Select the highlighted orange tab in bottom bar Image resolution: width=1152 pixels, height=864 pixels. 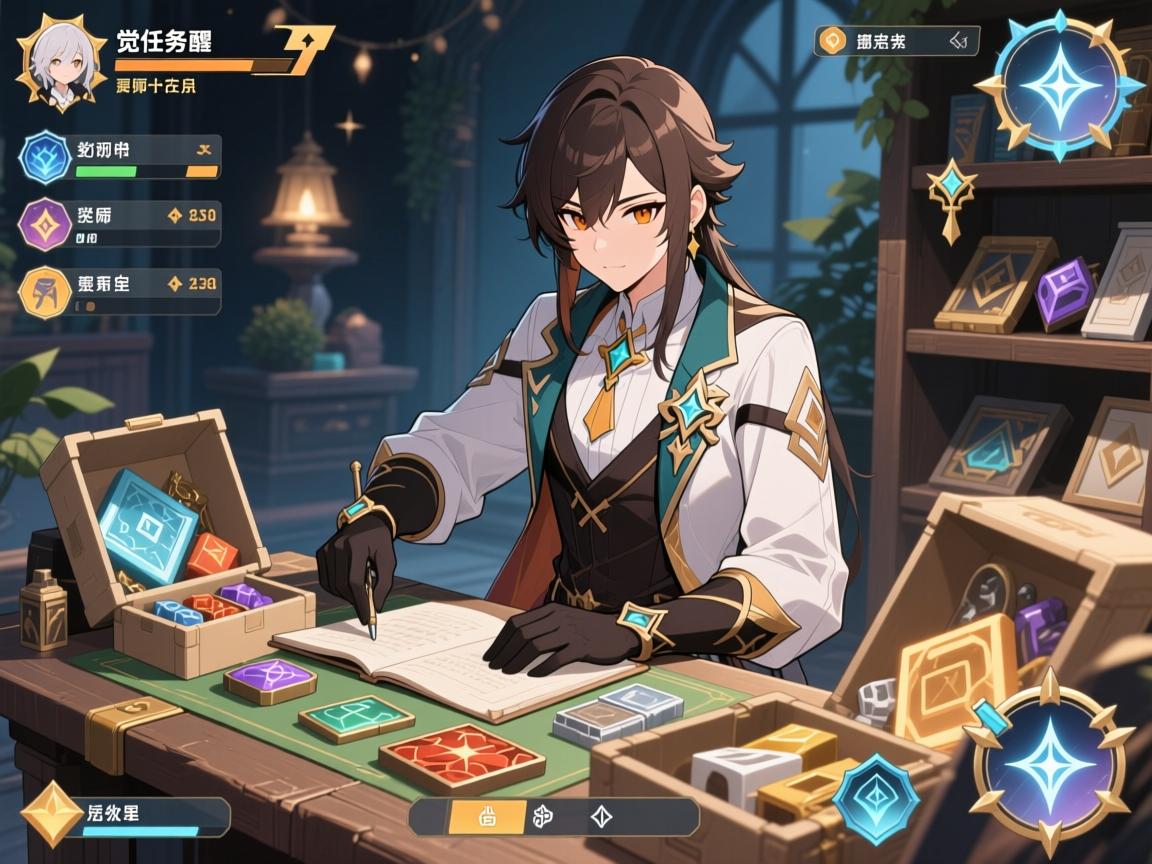click(489, 816)
